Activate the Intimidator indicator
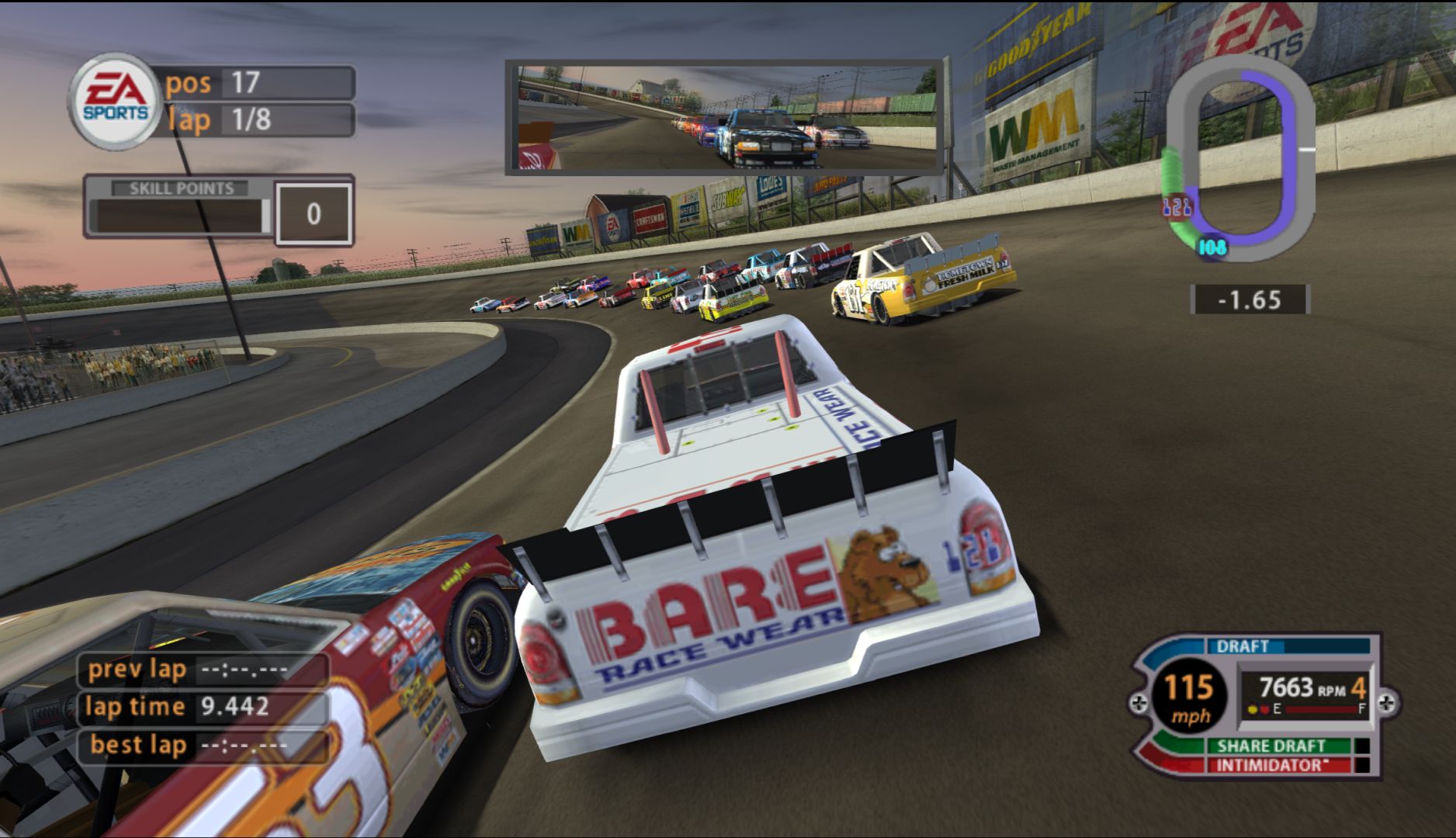 1269,766
